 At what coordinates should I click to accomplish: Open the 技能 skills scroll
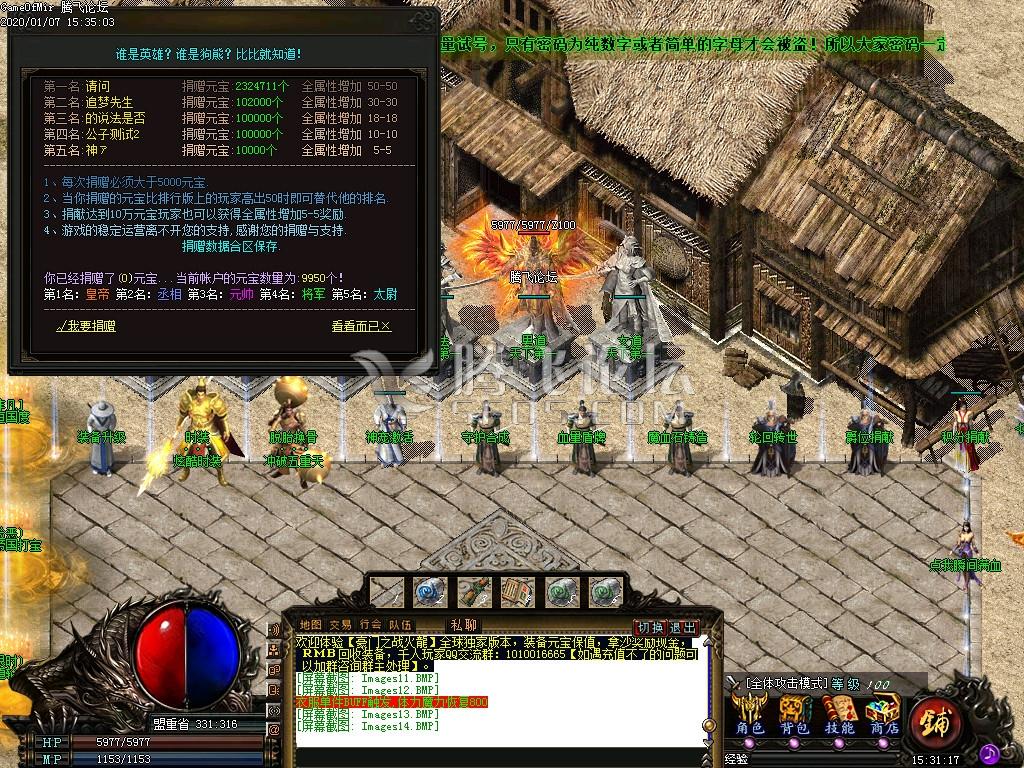point(838,714)
